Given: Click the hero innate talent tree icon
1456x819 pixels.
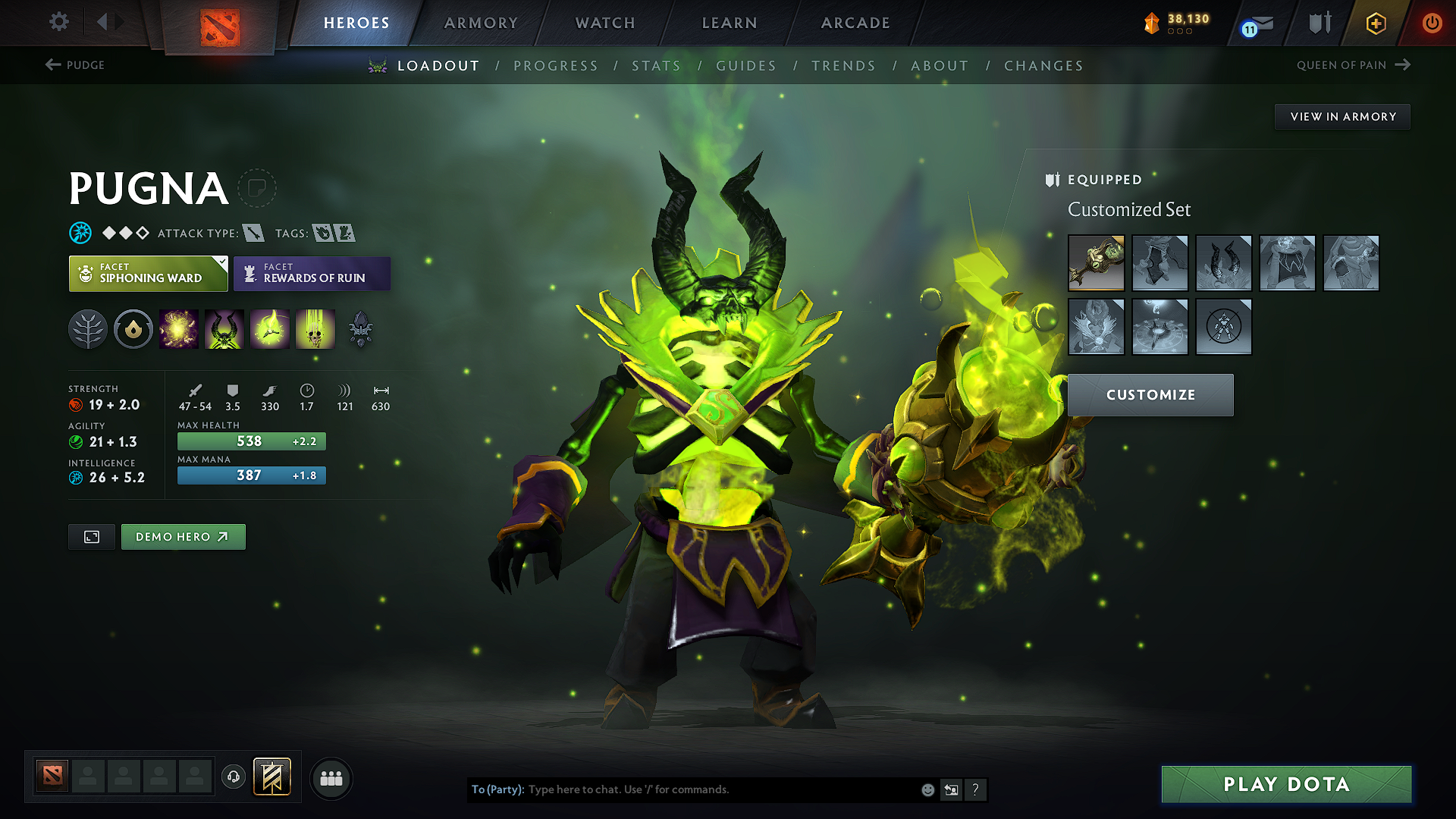Looking at the screenshot, I should click(x=88, y=329).
